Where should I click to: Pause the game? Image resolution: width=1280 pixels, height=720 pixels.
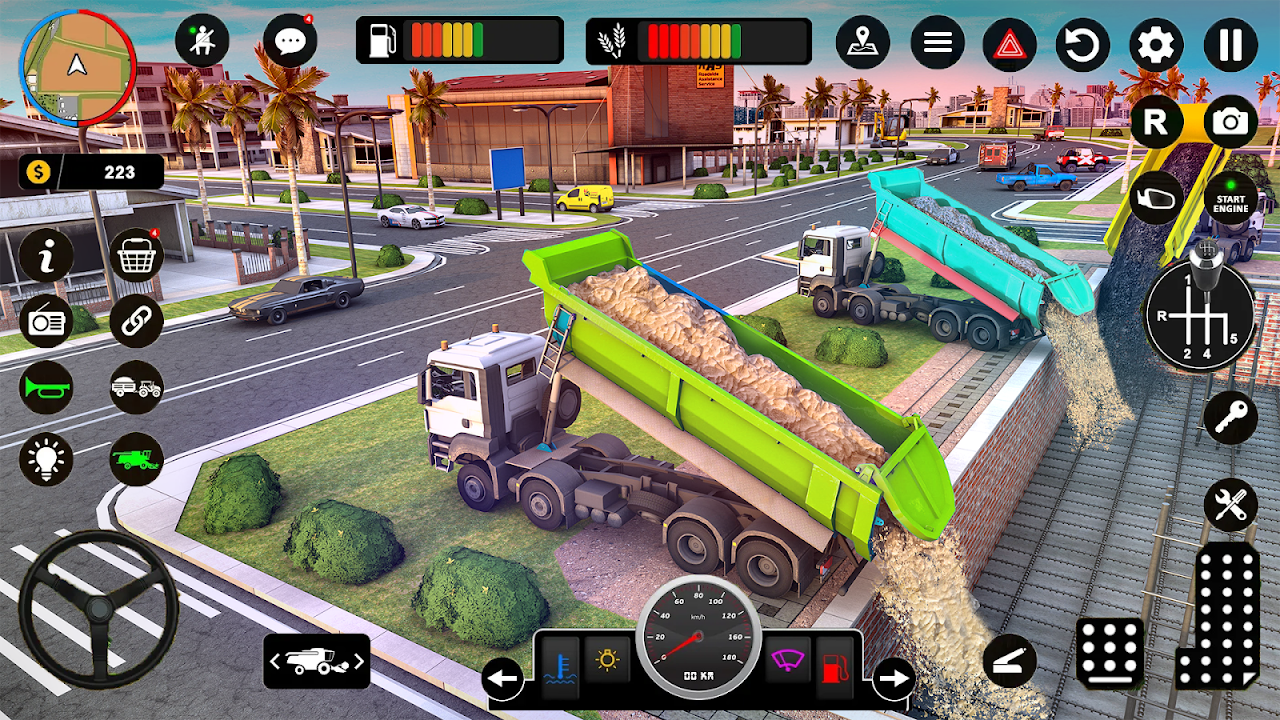point(1230,44)
